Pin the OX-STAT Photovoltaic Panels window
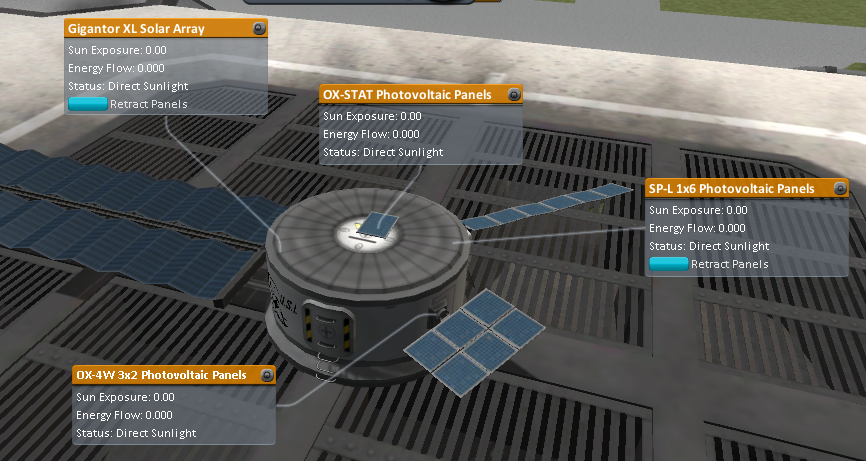866x461 pixels. (514, 95)
